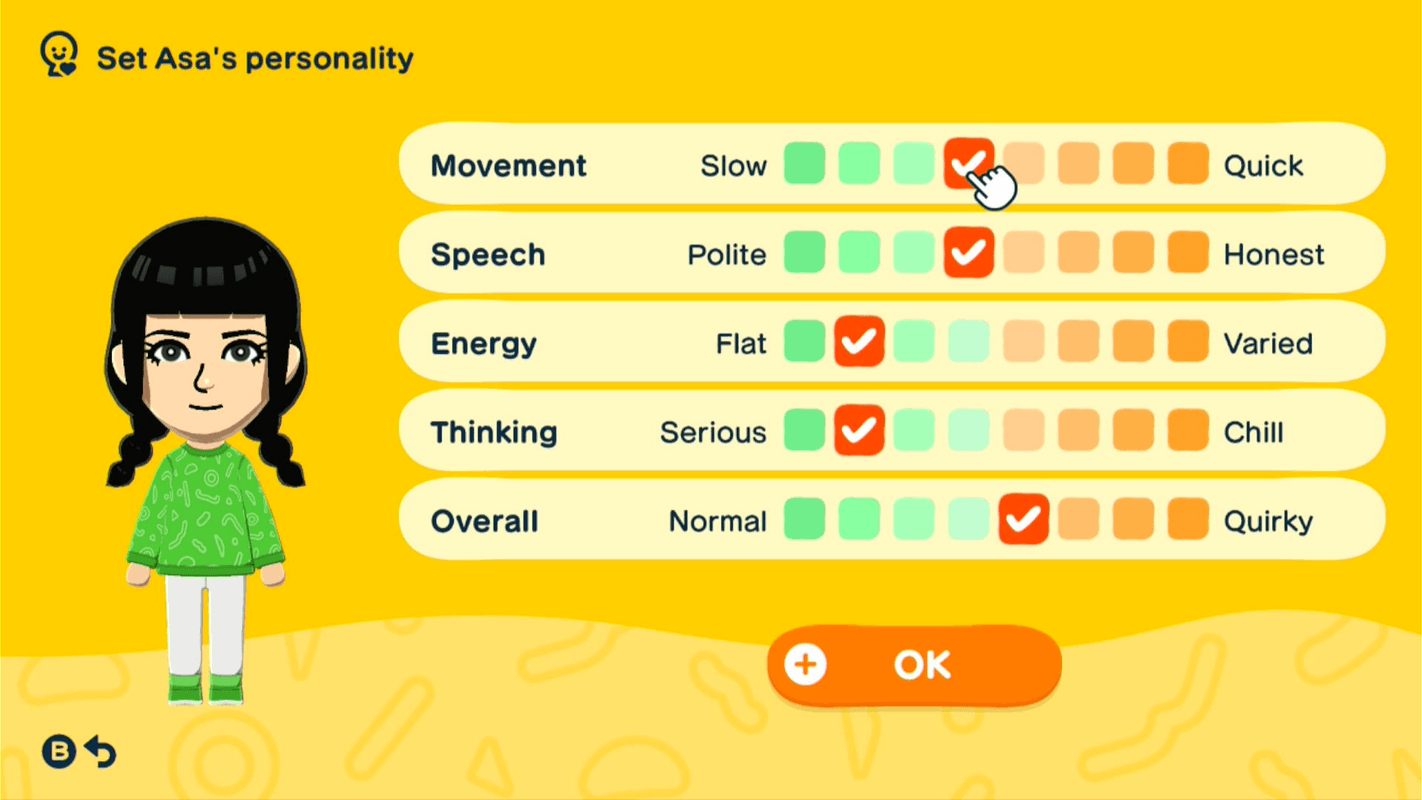The height and width of the screenshot is (800, 1422).
Task: Click the Movement checkmark
Action: [968, 164]
